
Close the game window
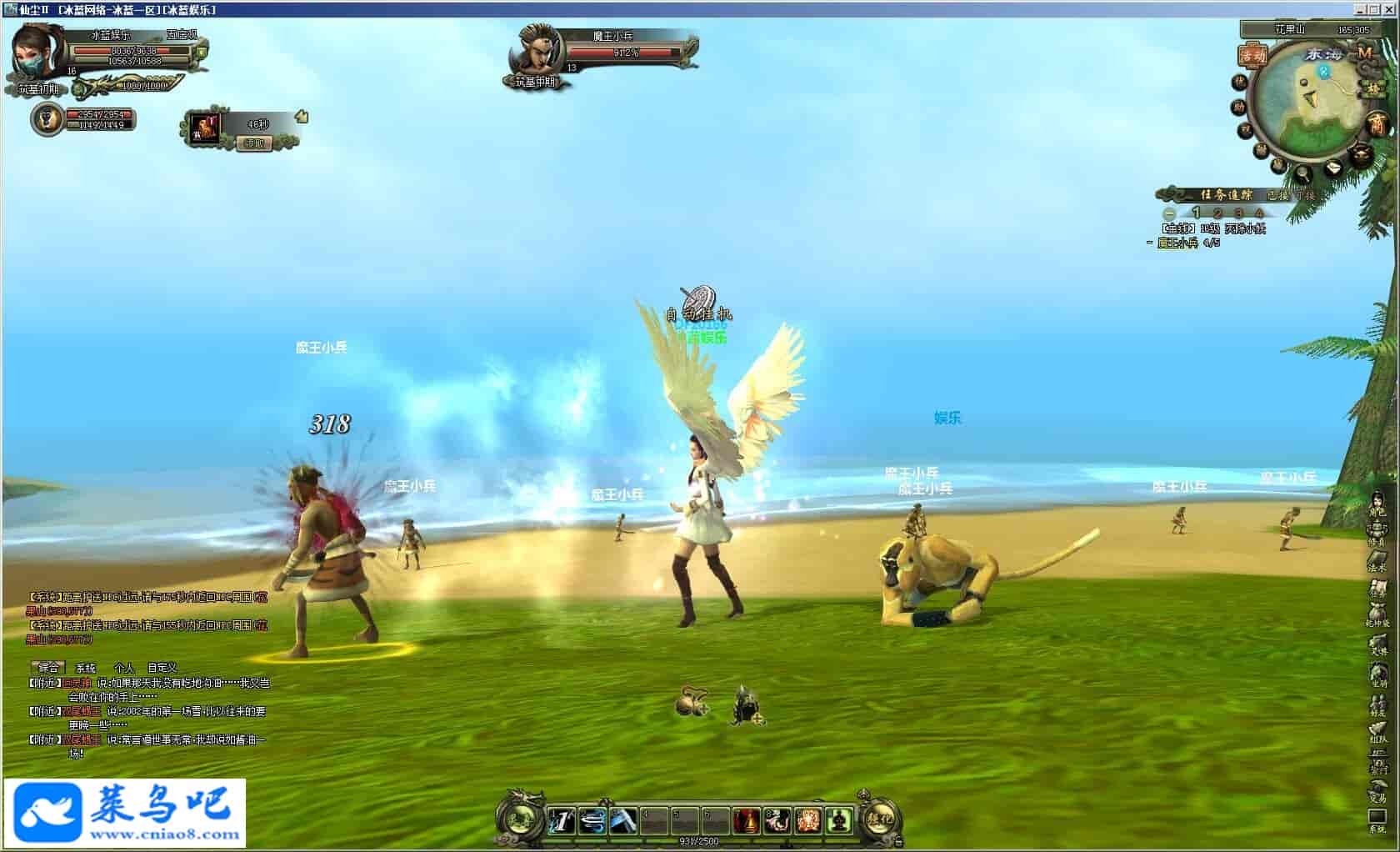click(1390, 9)
